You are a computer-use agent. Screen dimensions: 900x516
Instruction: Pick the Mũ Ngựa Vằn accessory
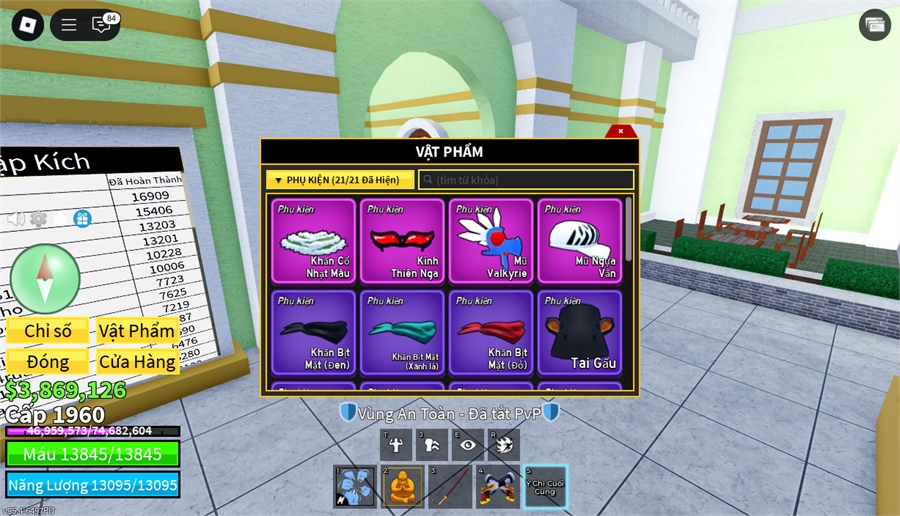pos(579,241)
